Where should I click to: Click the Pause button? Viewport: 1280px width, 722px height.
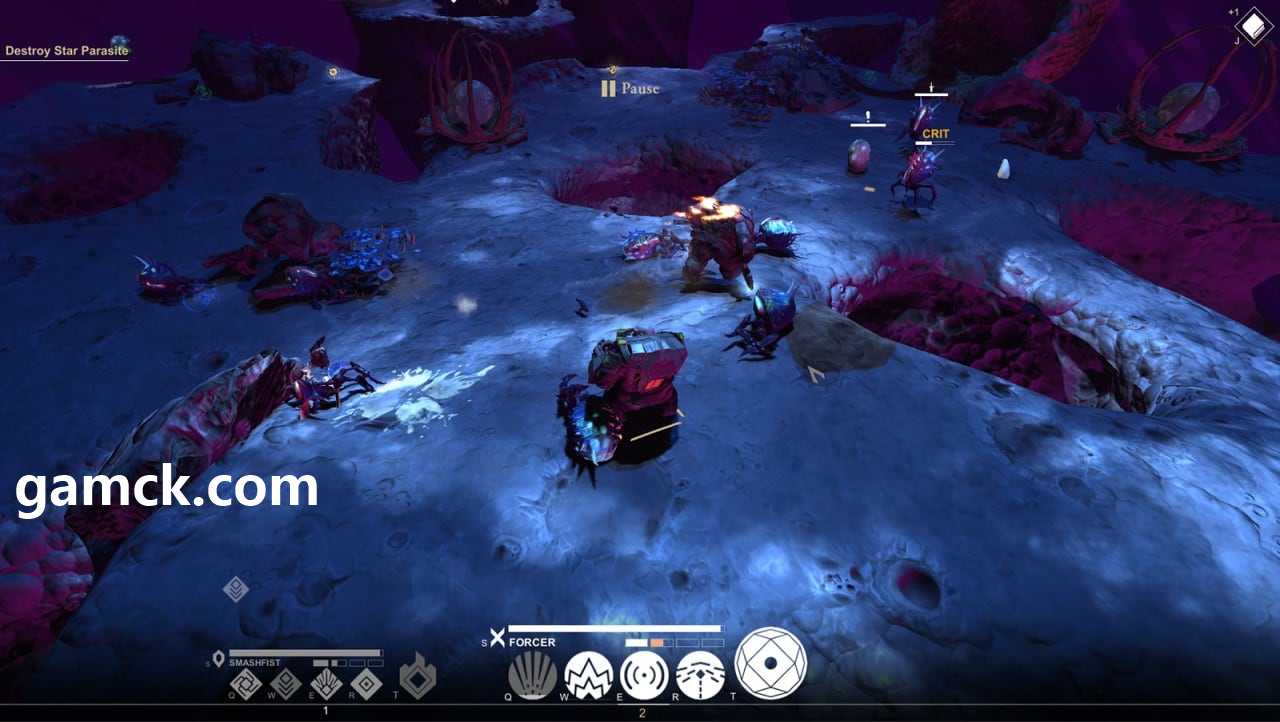(630, 89)
